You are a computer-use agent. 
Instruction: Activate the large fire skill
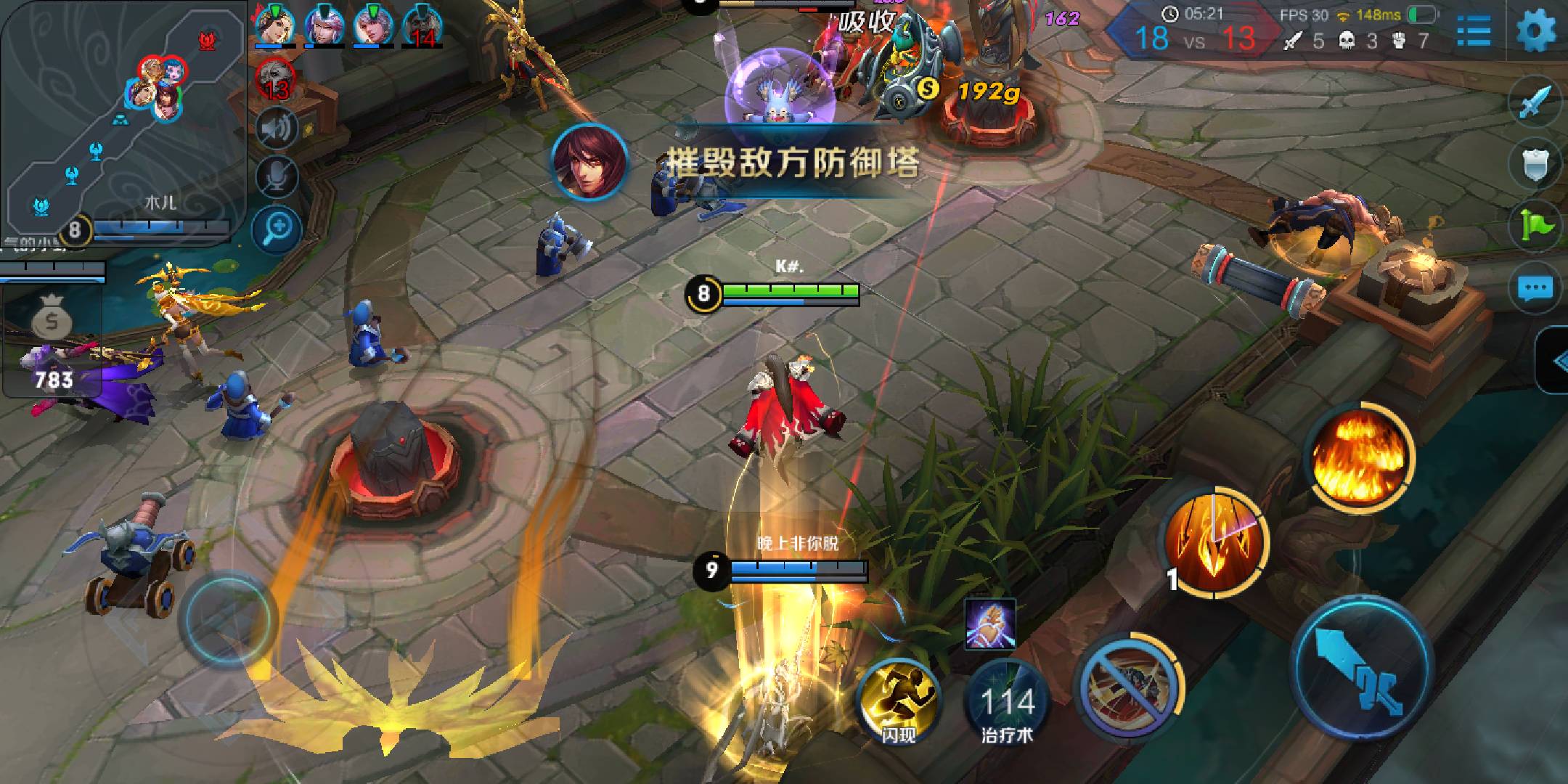click(x=1360, y=454)
